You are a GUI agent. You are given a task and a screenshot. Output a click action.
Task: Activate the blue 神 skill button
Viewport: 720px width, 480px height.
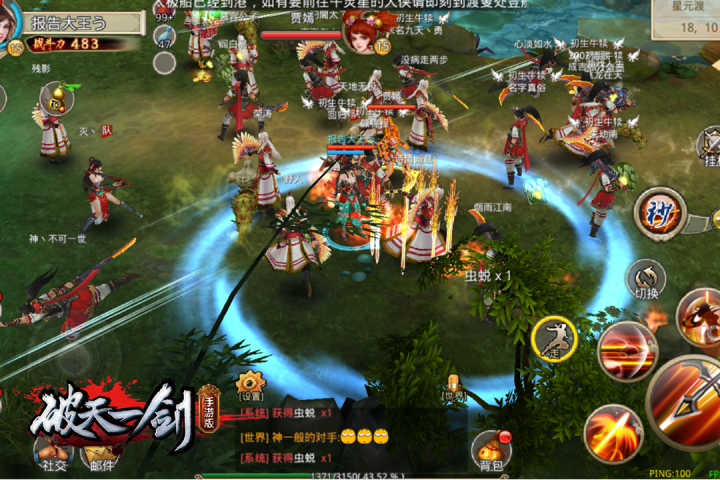[659, 212]
